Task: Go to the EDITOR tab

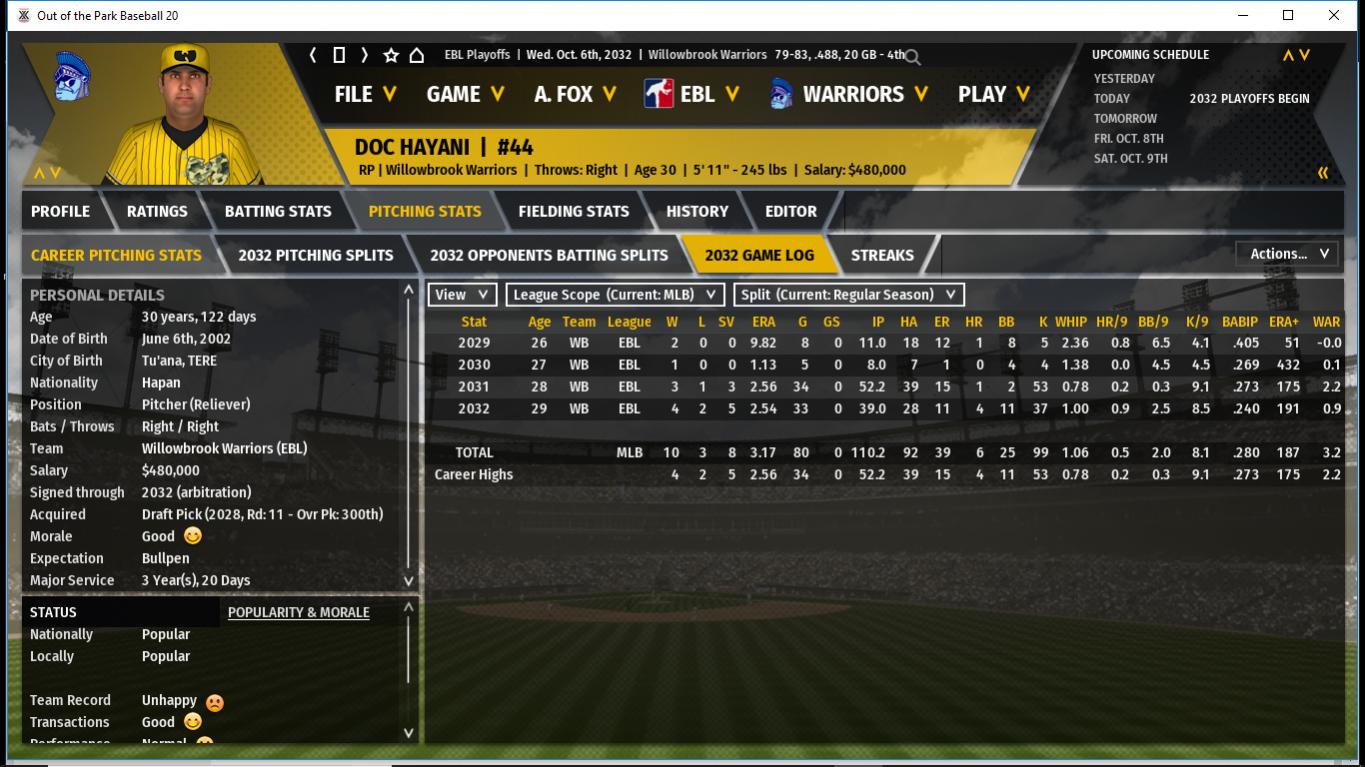Action: click(x=791, y=211)
